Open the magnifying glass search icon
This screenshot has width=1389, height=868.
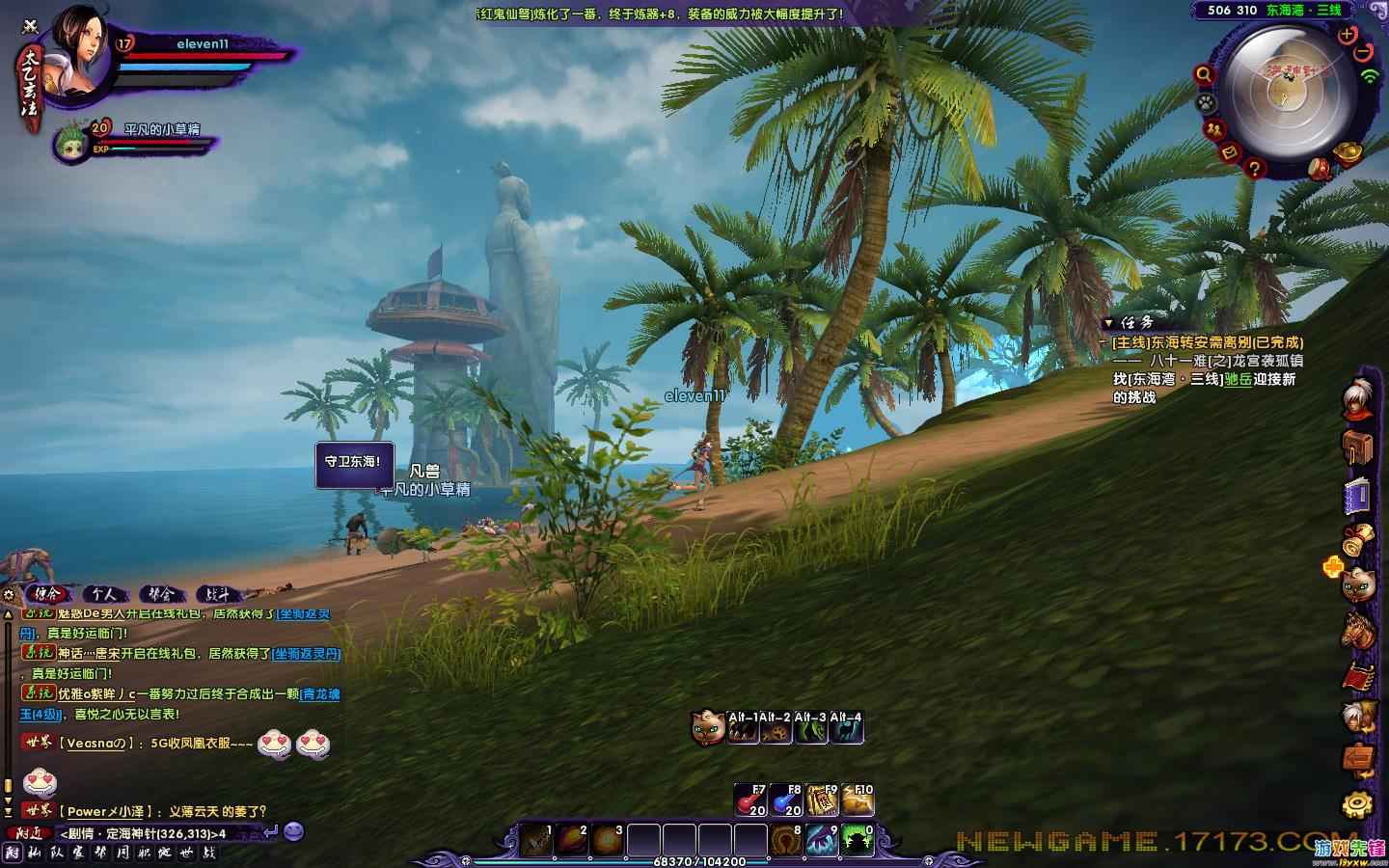point(1204,74)
